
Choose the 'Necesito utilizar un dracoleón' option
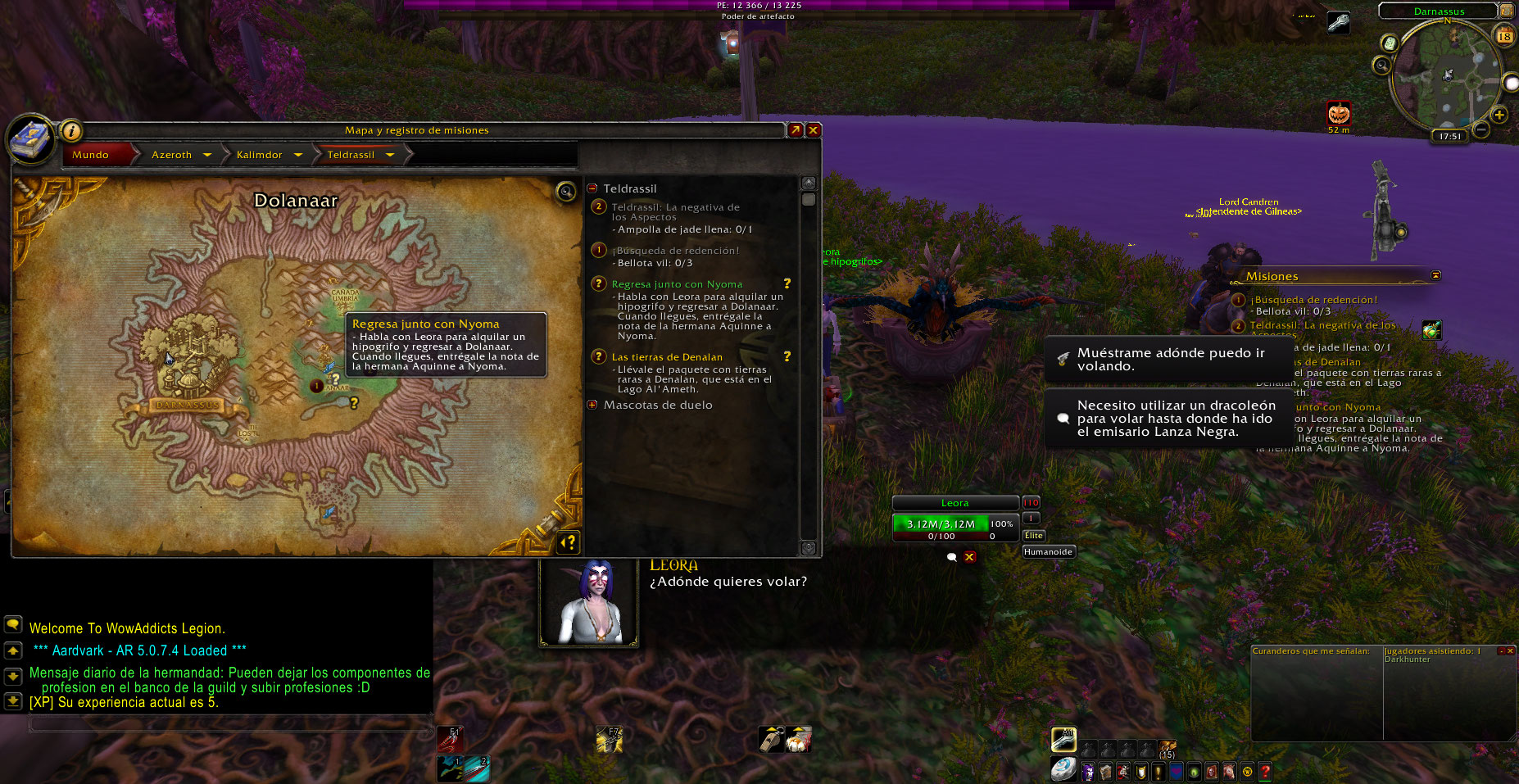tap(1169, 419)
